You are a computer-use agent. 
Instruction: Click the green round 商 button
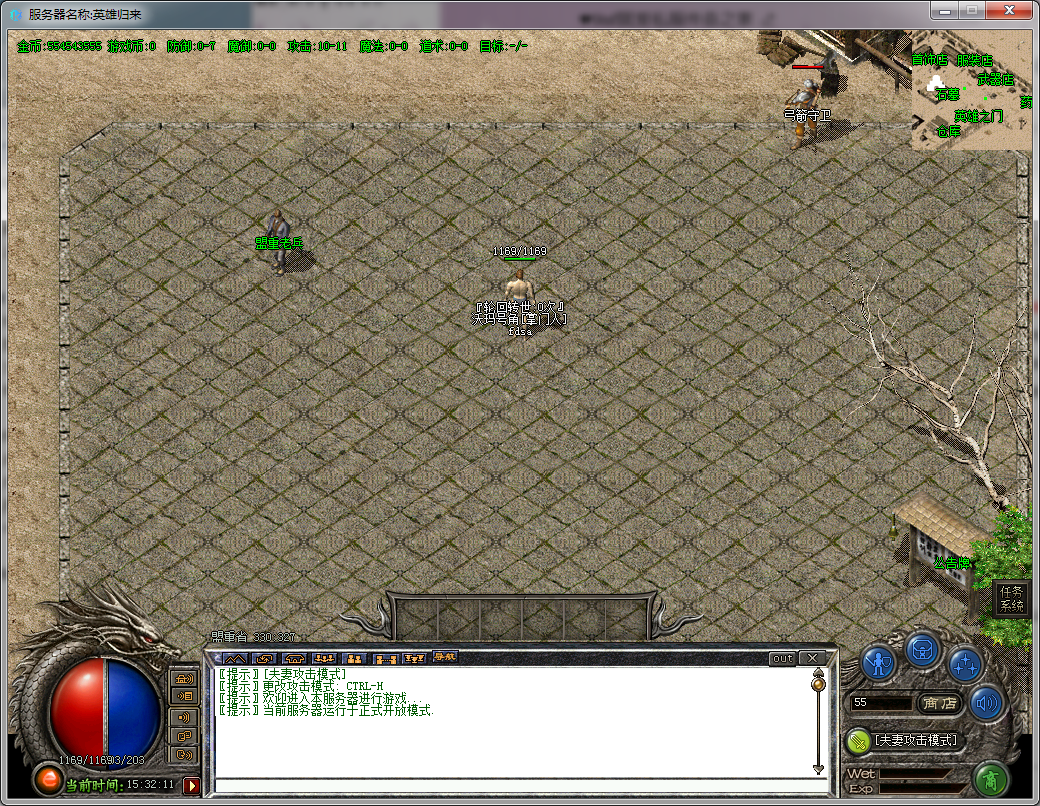pyautogui.click(x=989, y=777)
